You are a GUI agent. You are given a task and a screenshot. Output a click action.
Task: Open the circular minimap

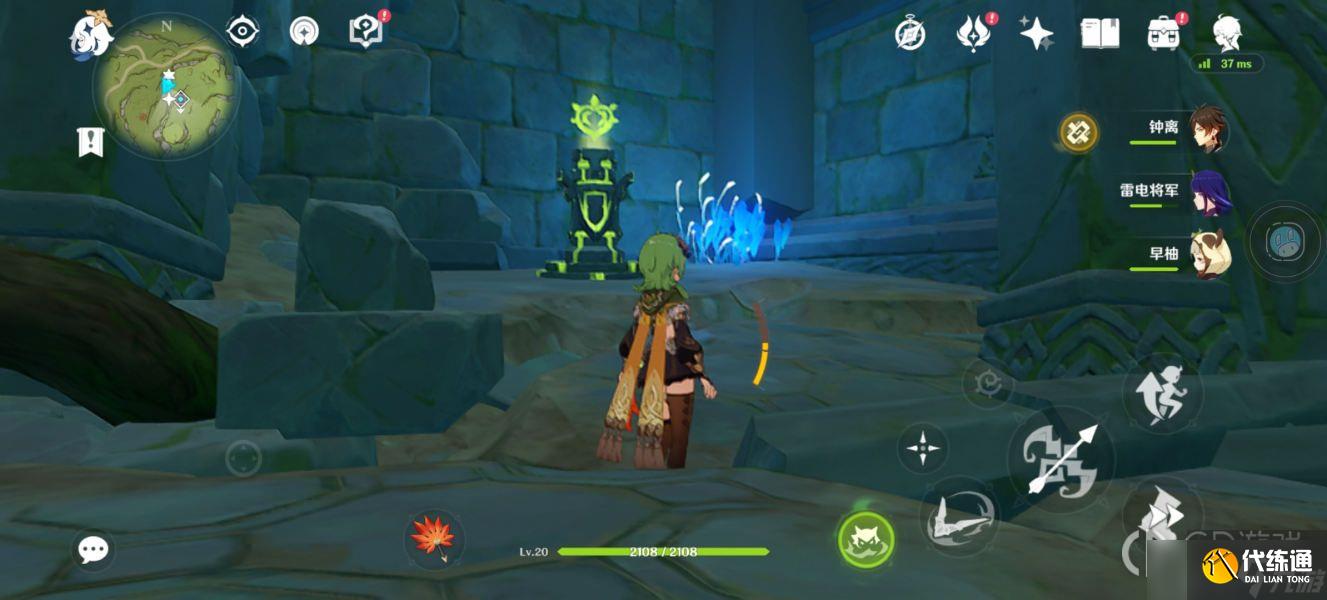tap(166, 87)
